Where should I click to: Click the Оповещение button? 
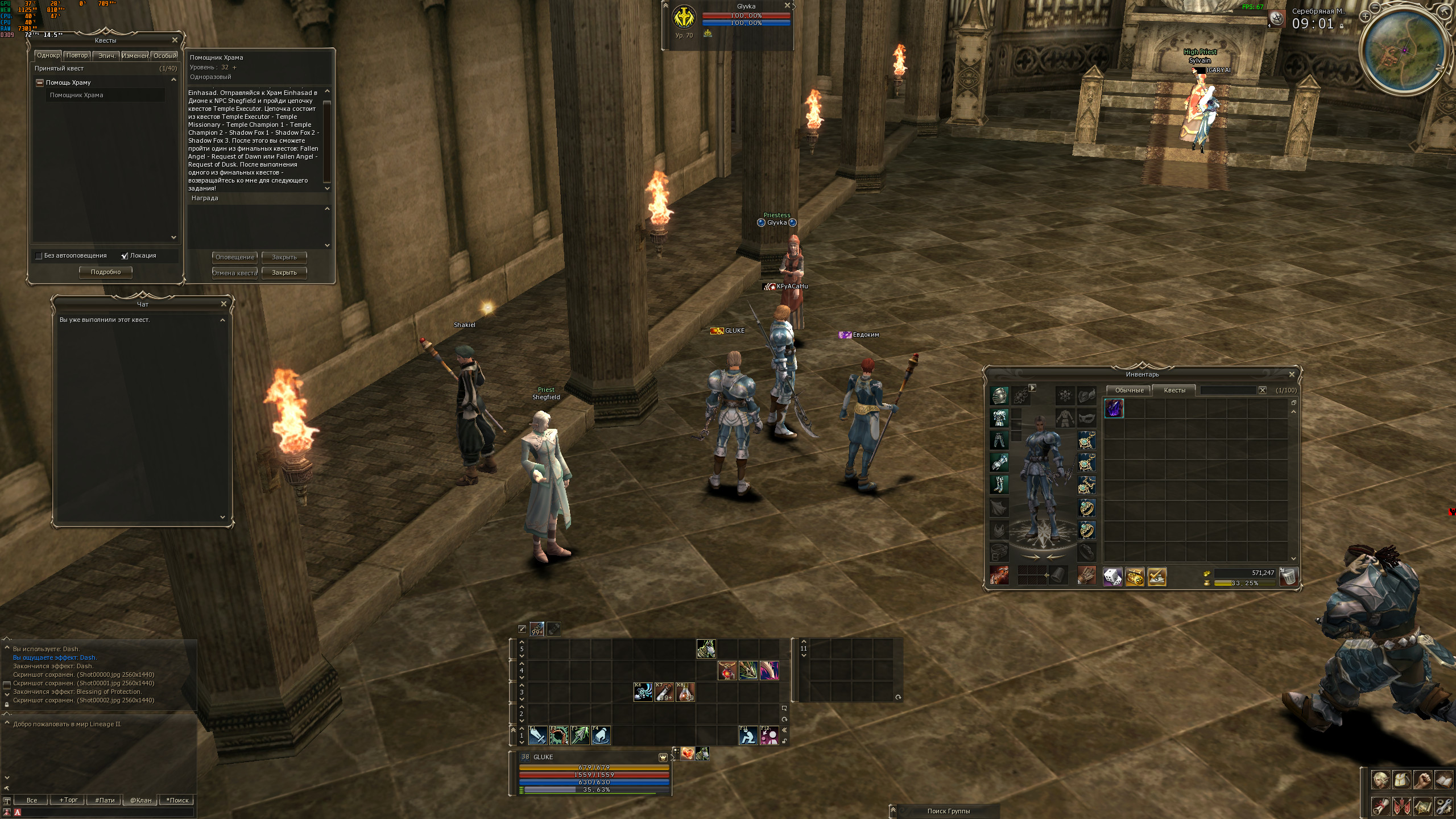234,257
